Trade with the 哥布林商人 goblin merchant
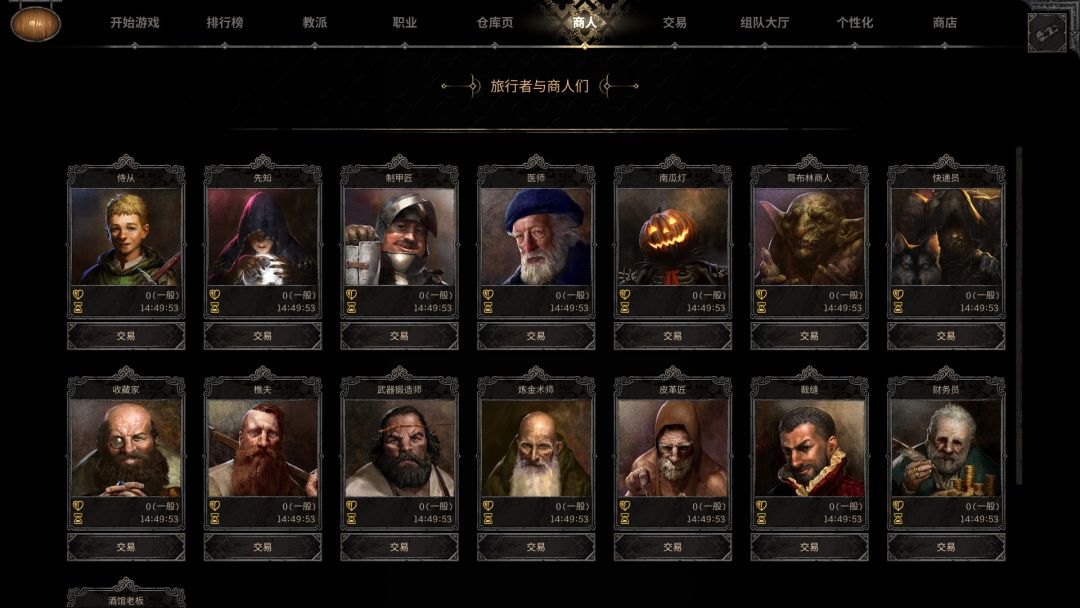Viewport: 1080px width, 608px height. pos(809,336)
